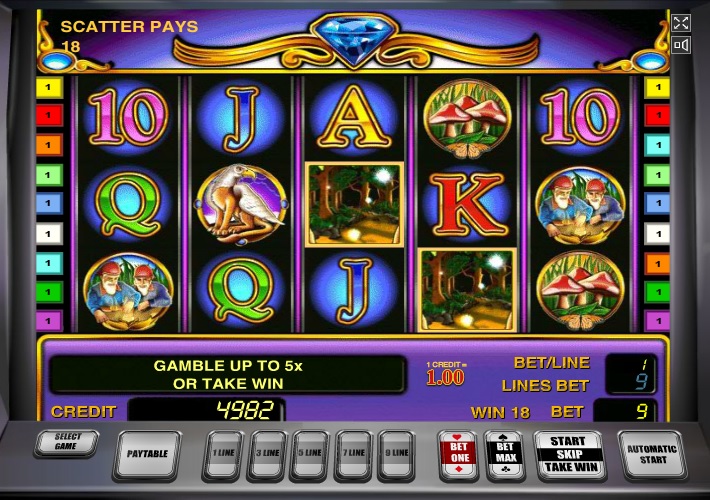
Task: Click the Bet One button
Action: tap(458, 453)
